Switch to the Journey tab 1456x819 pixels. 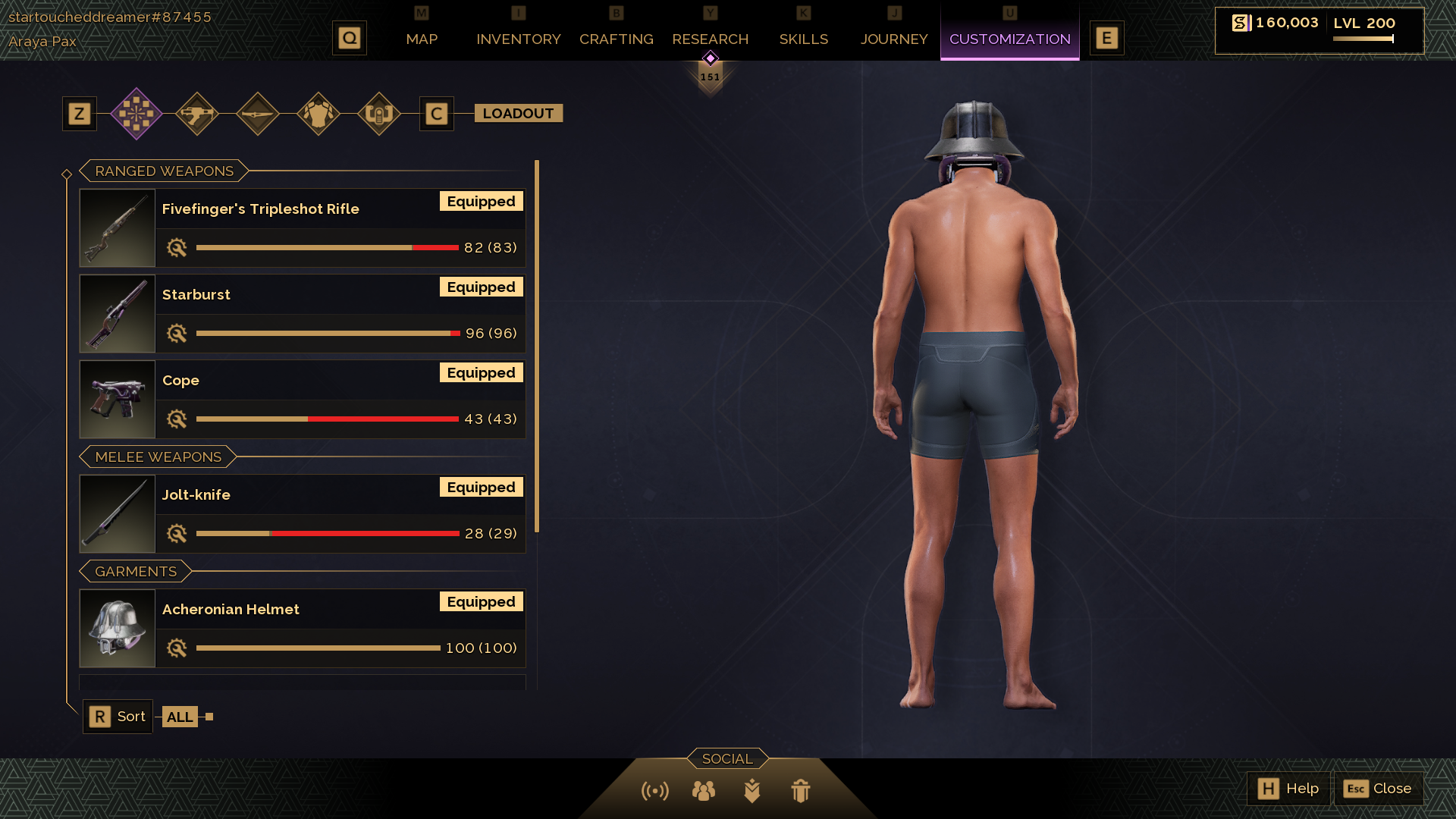[893, 39]
